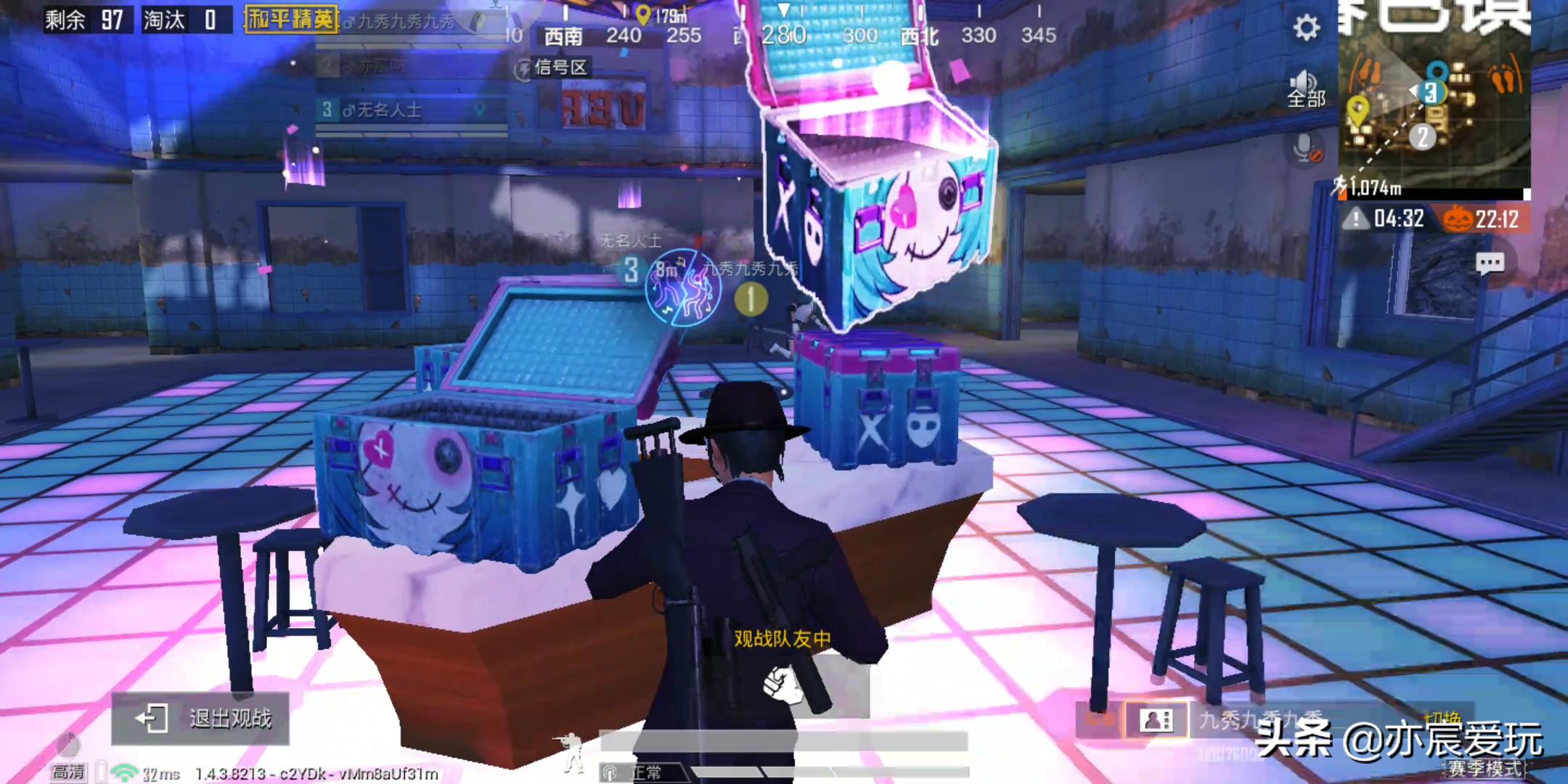
Task: Select teammate row 九秀九秀九秀 in the squad list
Action: point(410,22)
